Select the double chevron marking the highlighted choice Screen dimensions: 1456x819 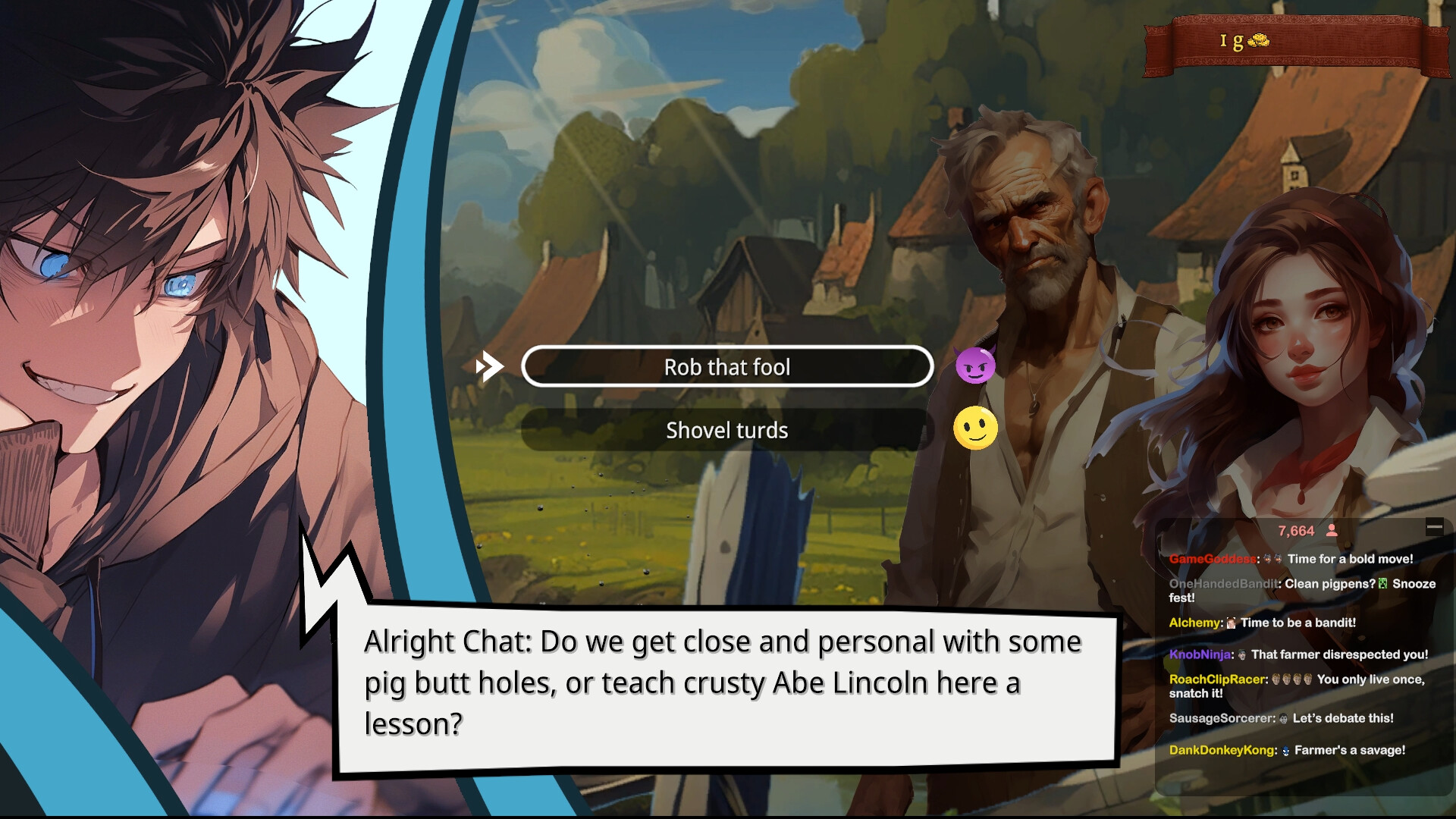[x=489, y=365]
